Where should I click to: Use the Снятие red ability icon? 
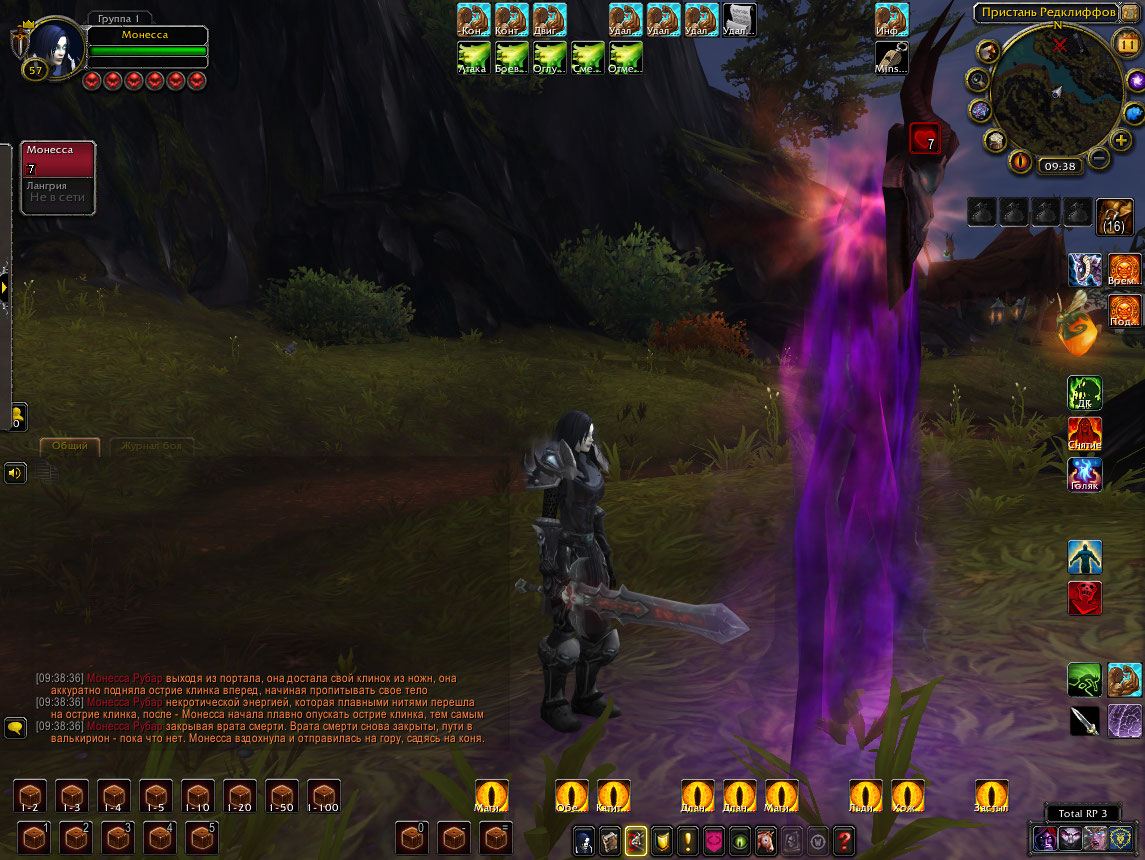(1085, 434)
